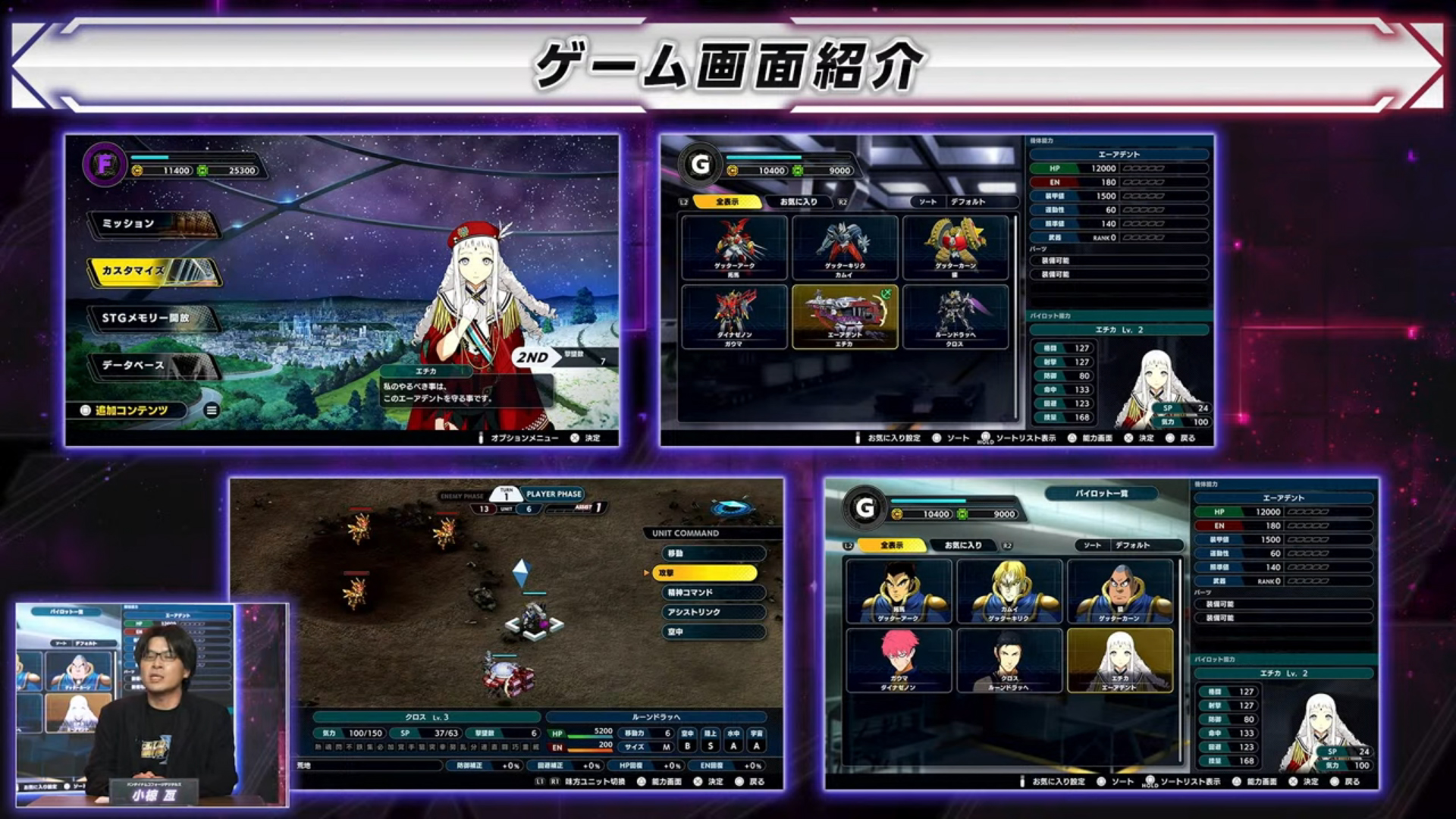This screenshot has height=819, width=1456.
Task: Choose the クロス pilot portrait
Action: (x=1009, y=660)
